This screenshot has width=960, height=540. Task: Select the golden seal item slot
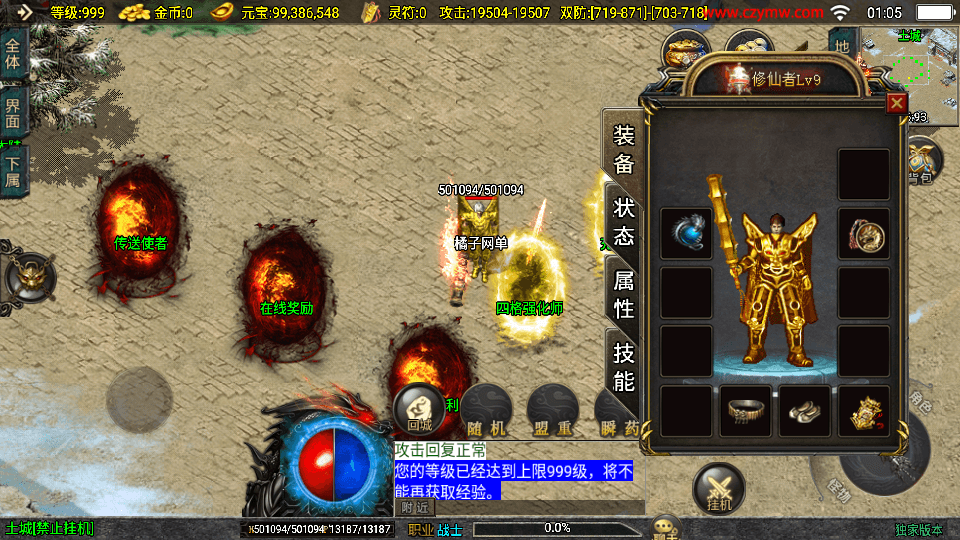coord(863,410)
